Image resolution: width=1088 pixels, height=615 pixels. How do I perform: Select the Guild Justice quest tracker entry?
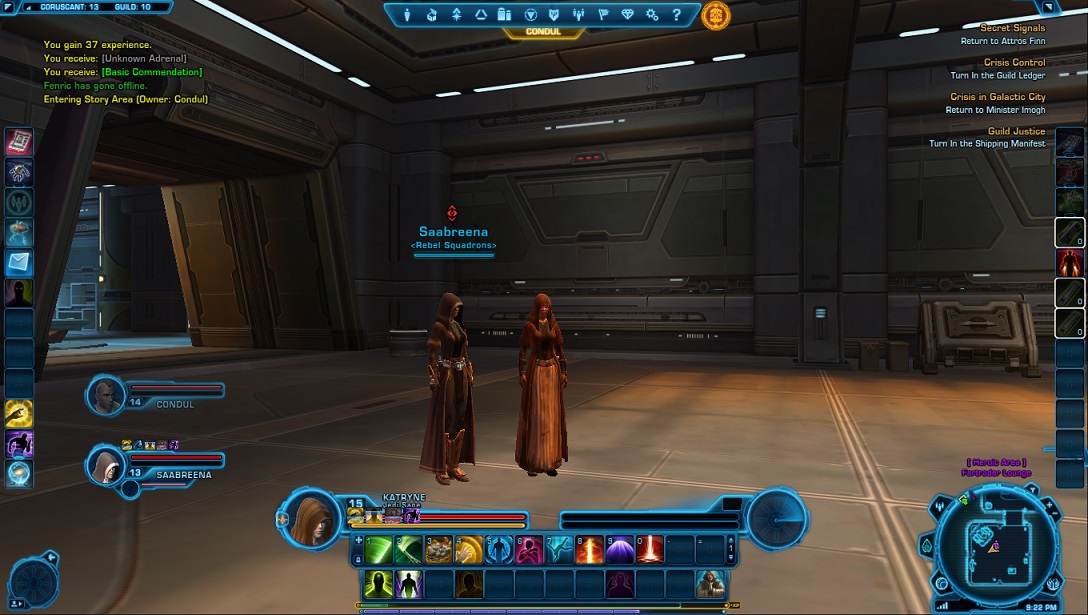point(1015,132)
